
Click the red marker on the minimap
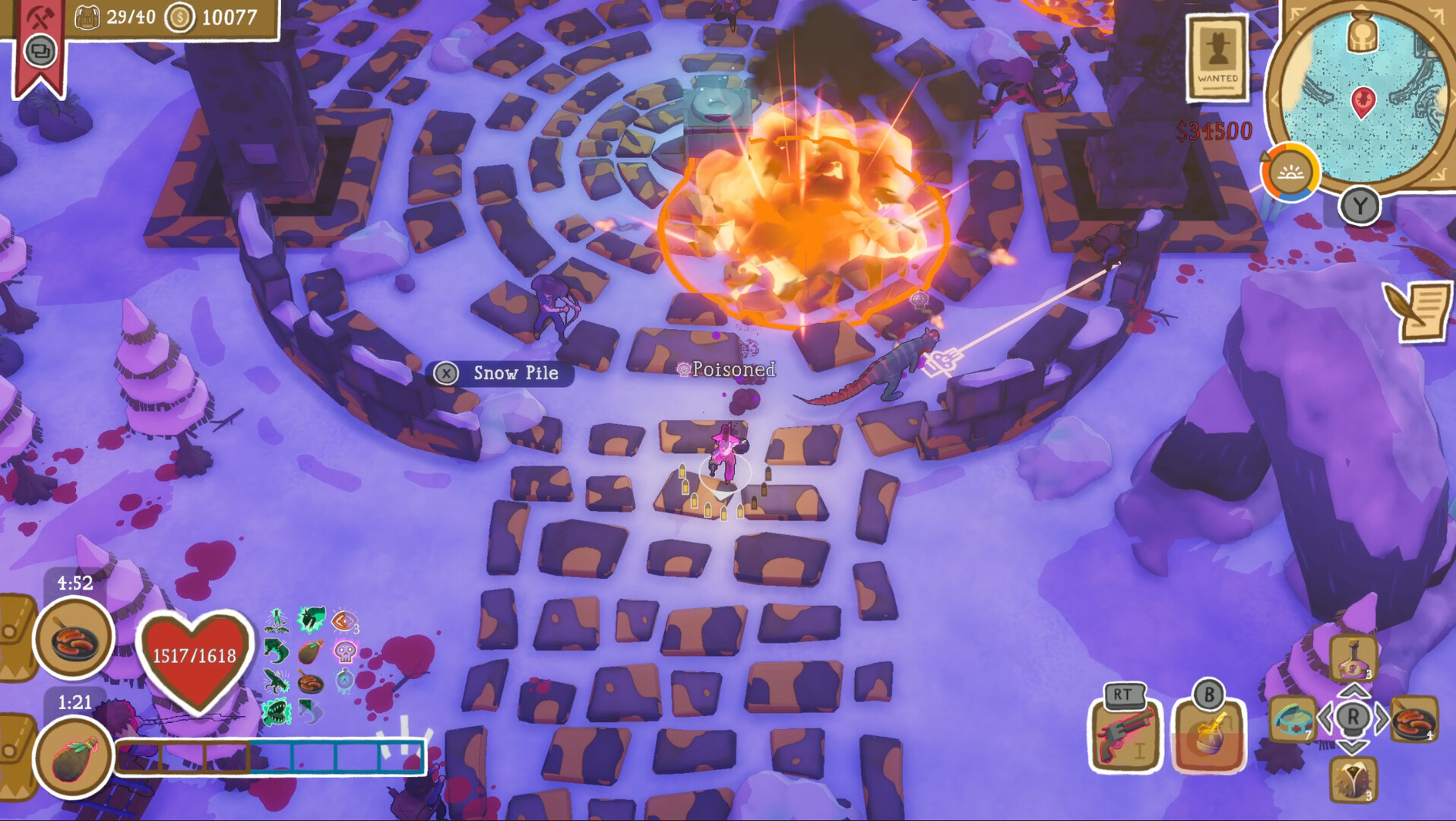pos(1363,101)
